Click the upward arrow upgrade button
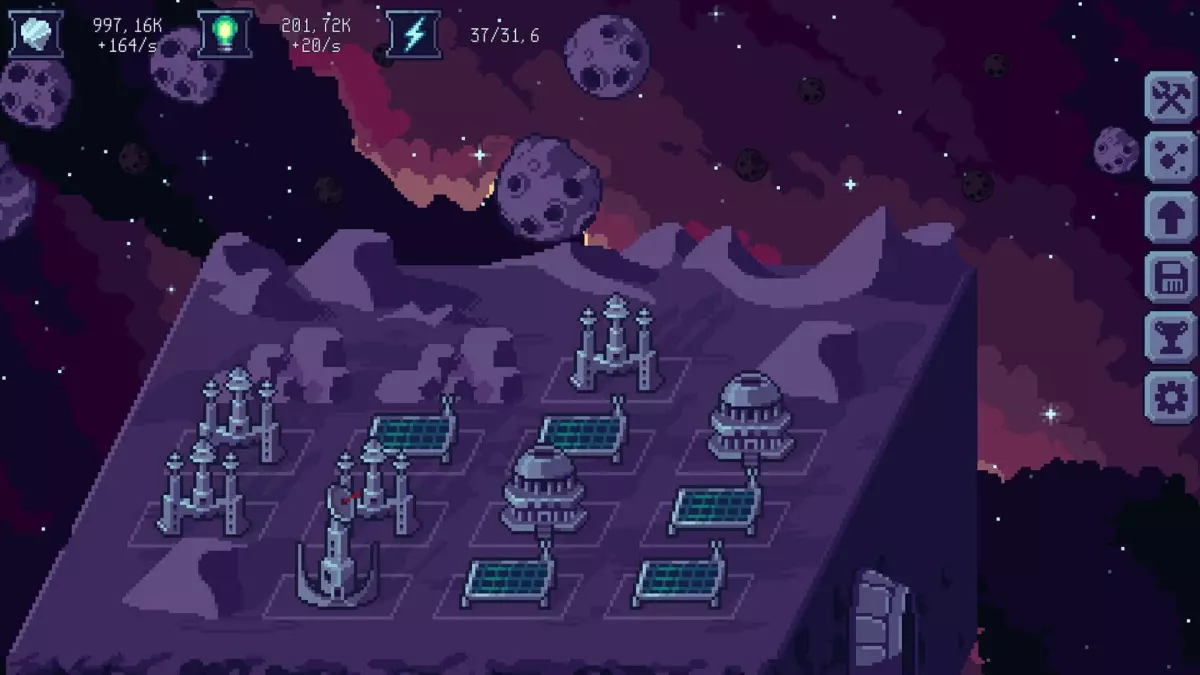Viewport: 1200px width, 675px height. [1169, 217]
